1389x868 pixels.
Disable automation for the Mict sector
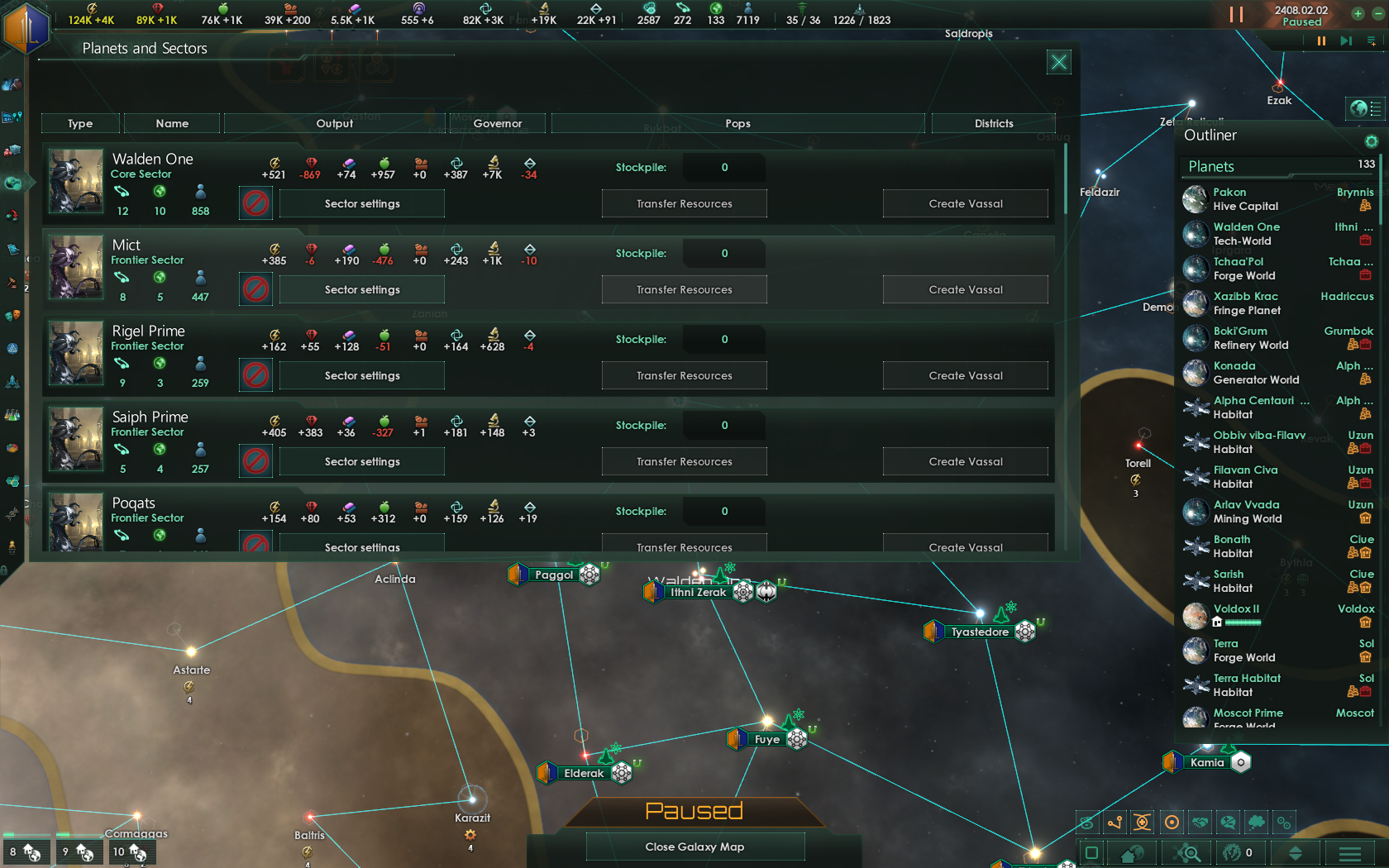pos(255,289)
